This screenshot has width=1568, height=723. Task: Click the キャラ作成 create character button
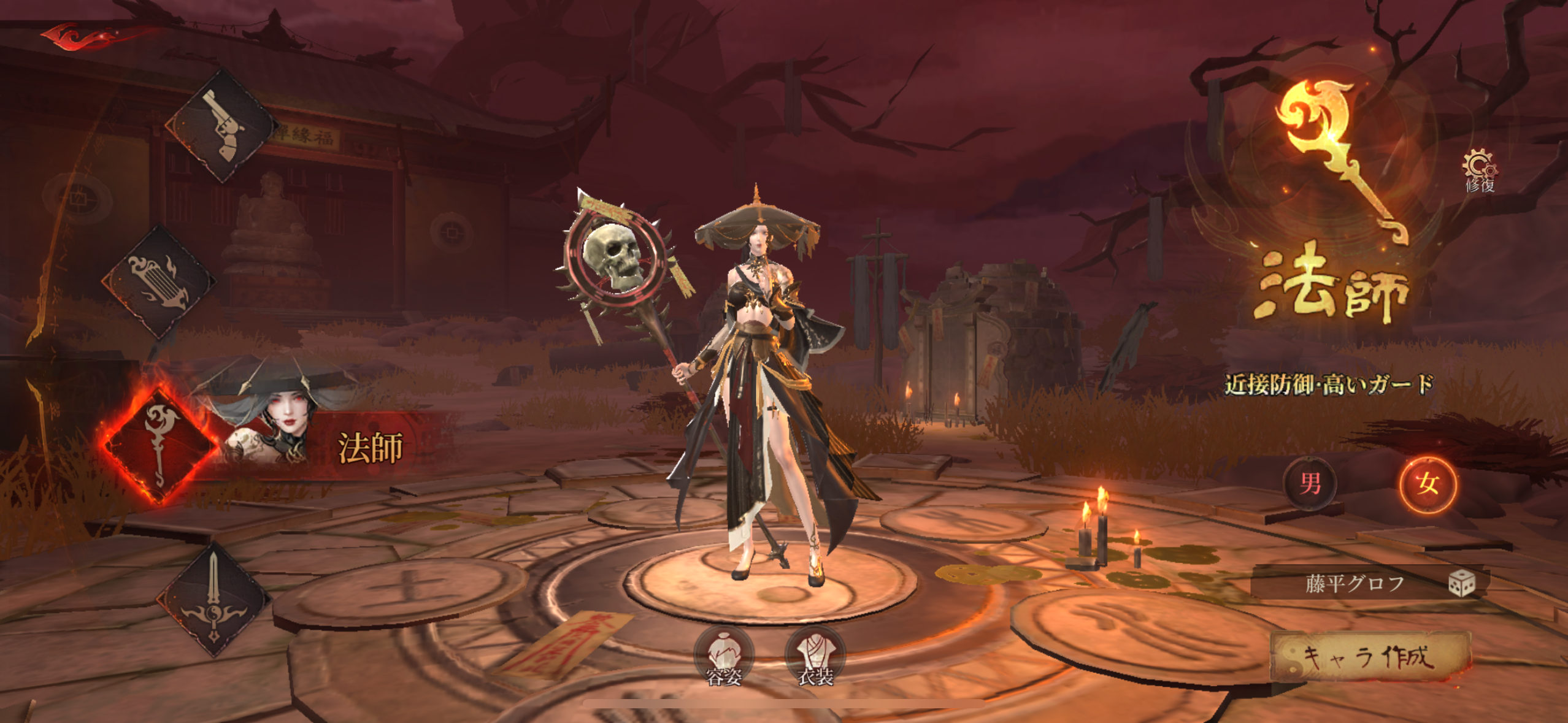click(x=1370, y=658)
